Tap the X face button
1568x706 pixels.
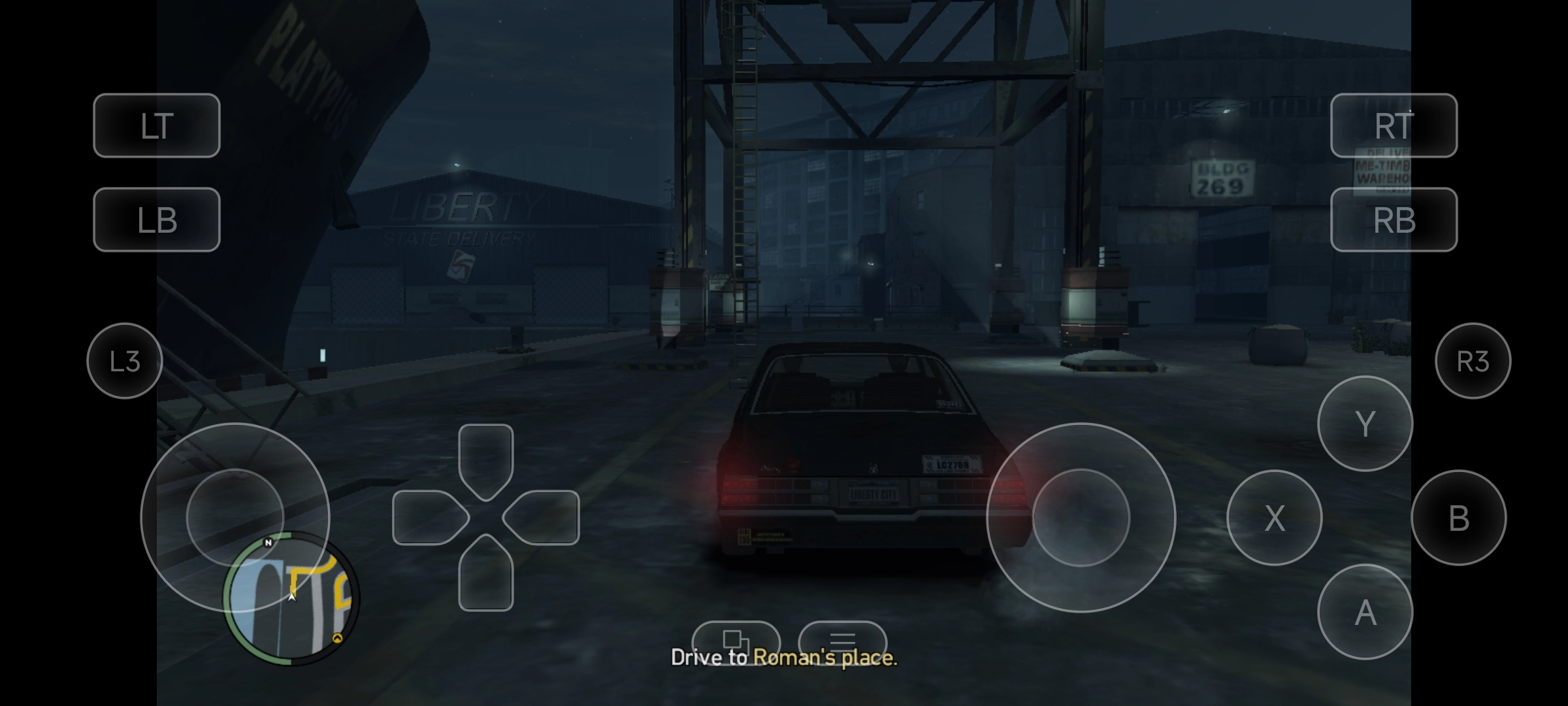click(x=1274, y=518)
